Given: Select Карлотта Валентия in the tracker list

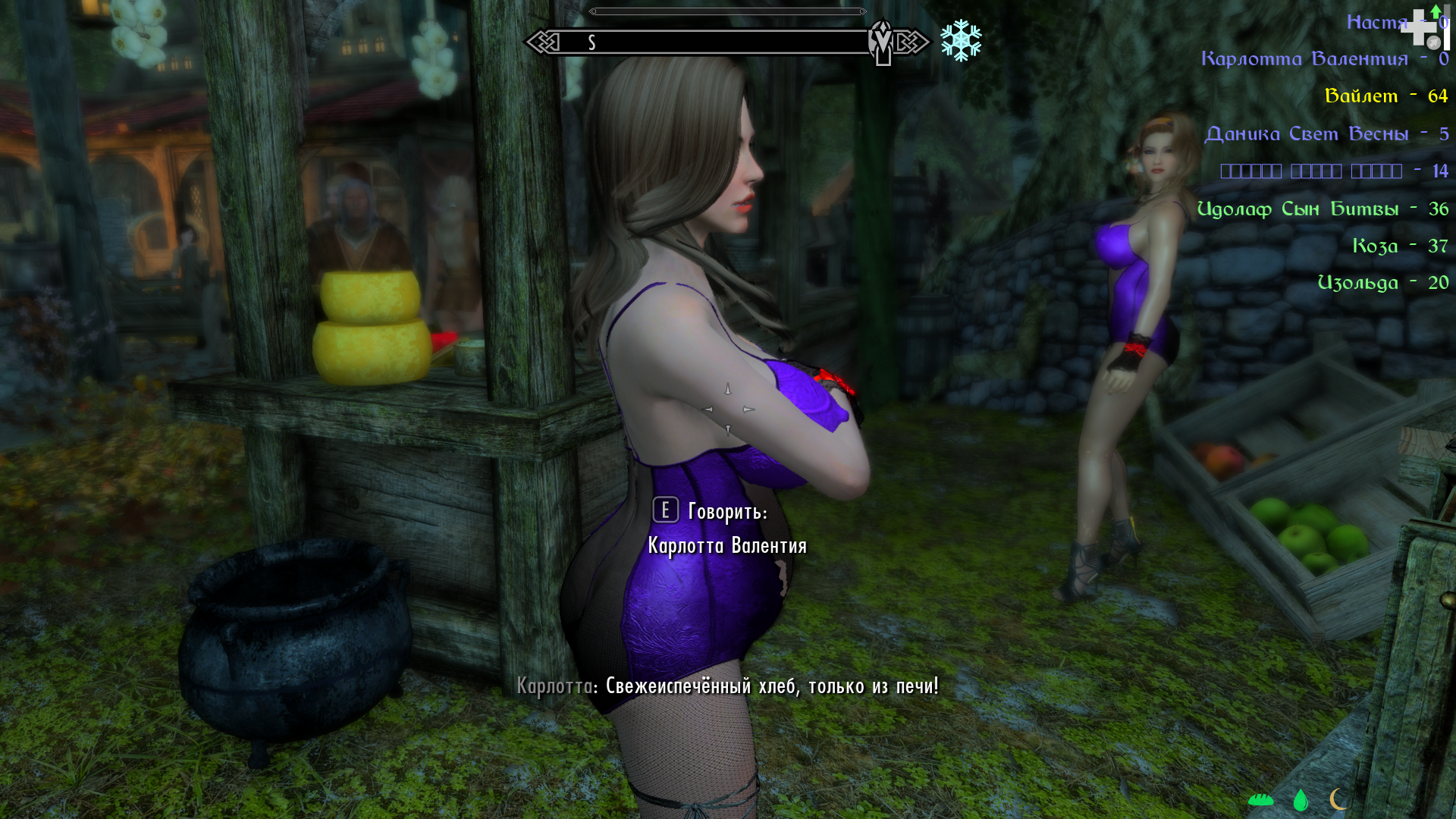Looking at the screenshot, I should click(x=1324, y=59).
